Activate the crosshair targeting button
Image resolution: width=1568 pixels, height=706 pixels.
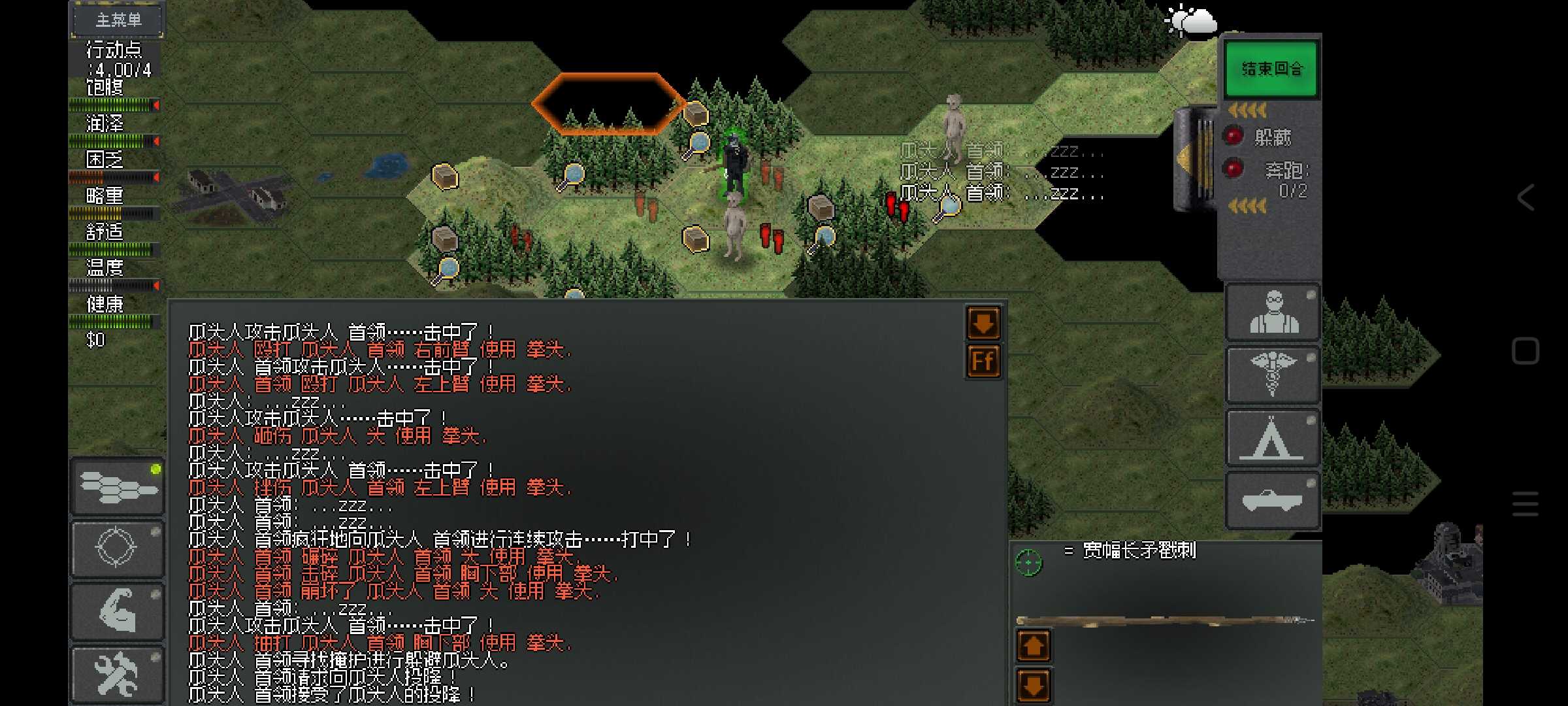pyautogui.click(x=118, y=548)
